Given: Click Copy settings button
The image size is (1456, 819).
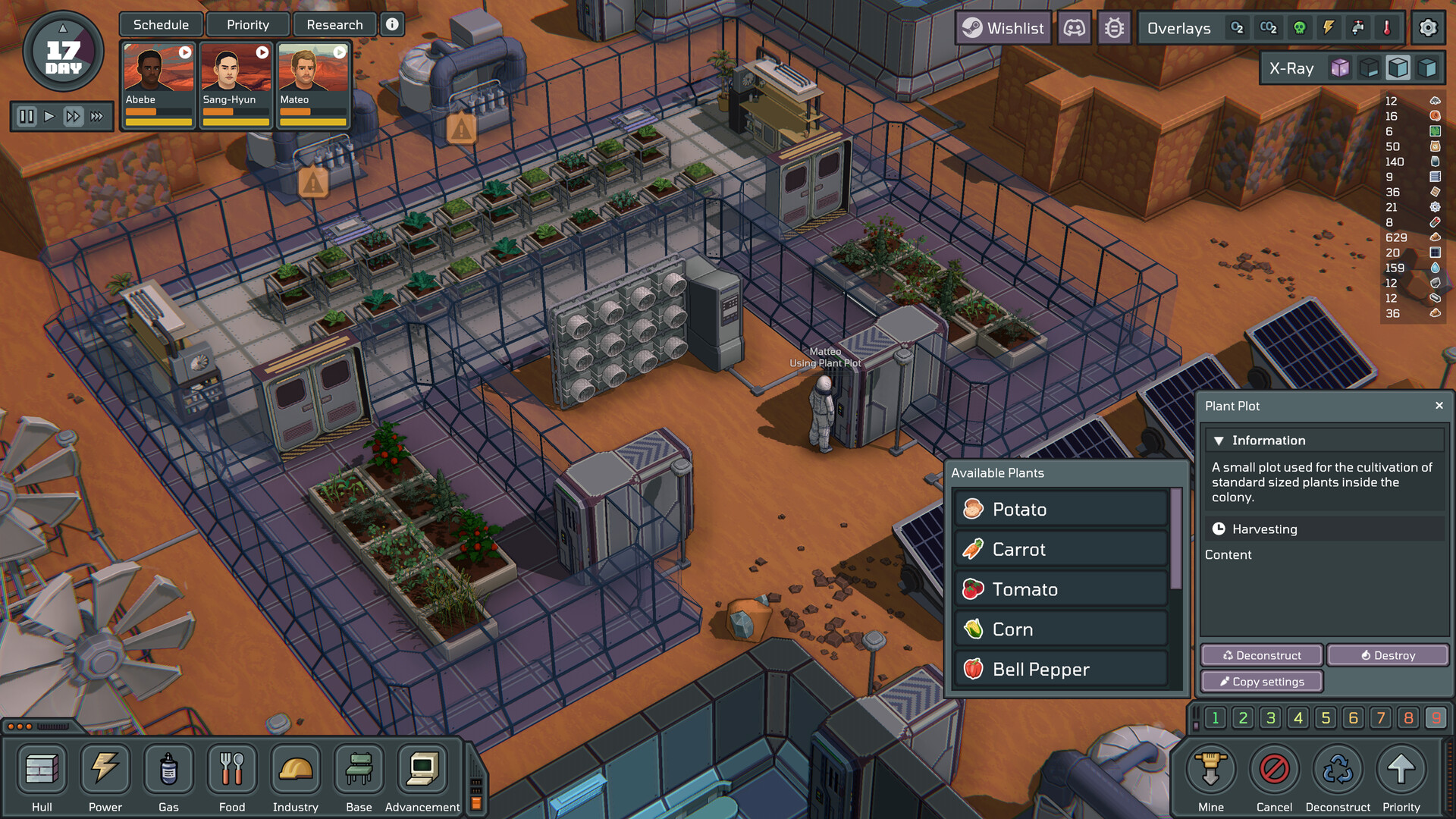Looking at the screenshot, I should [x=1262, y=682].
